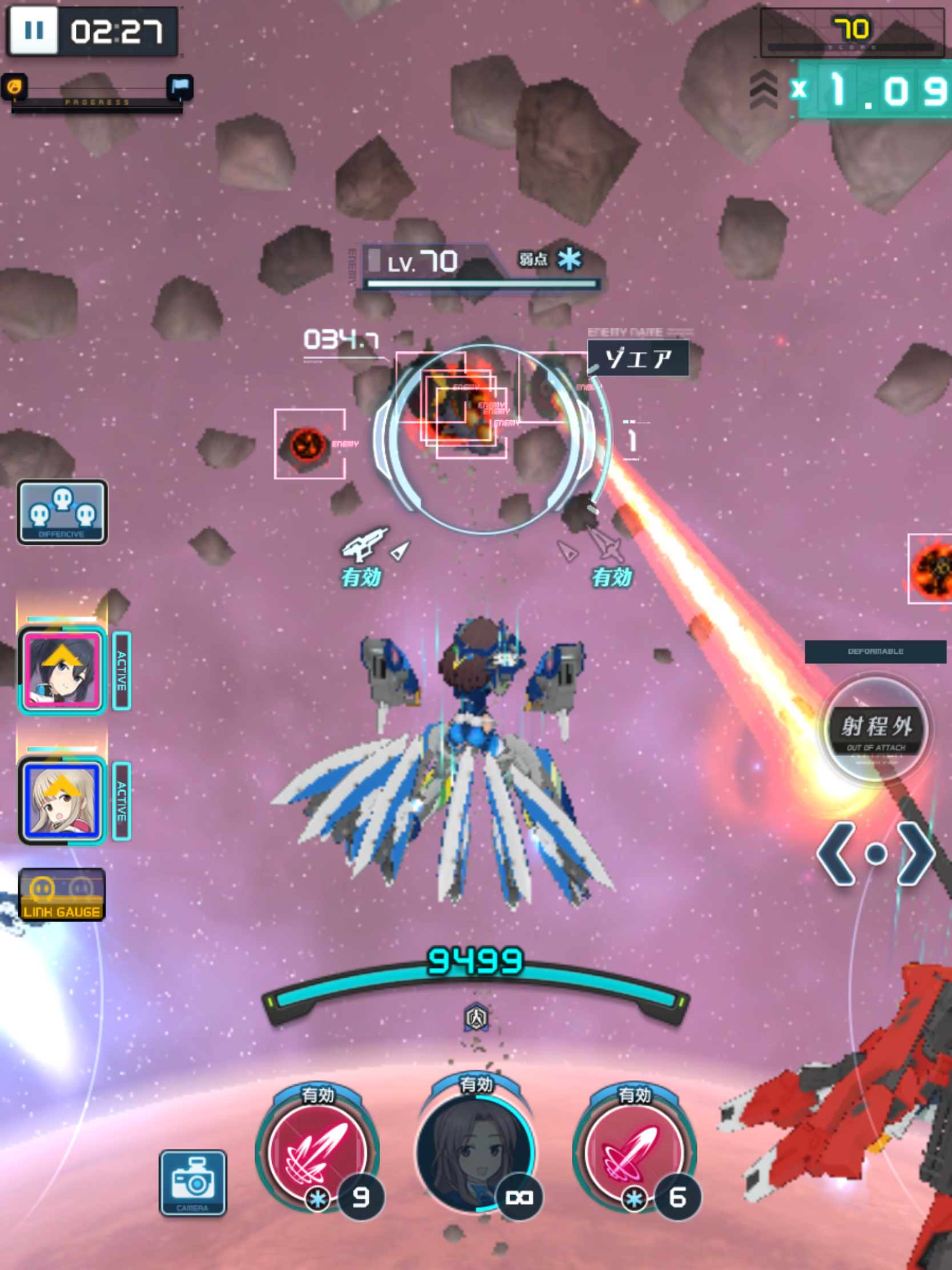Tap the Deformable label button

(875, 652)
